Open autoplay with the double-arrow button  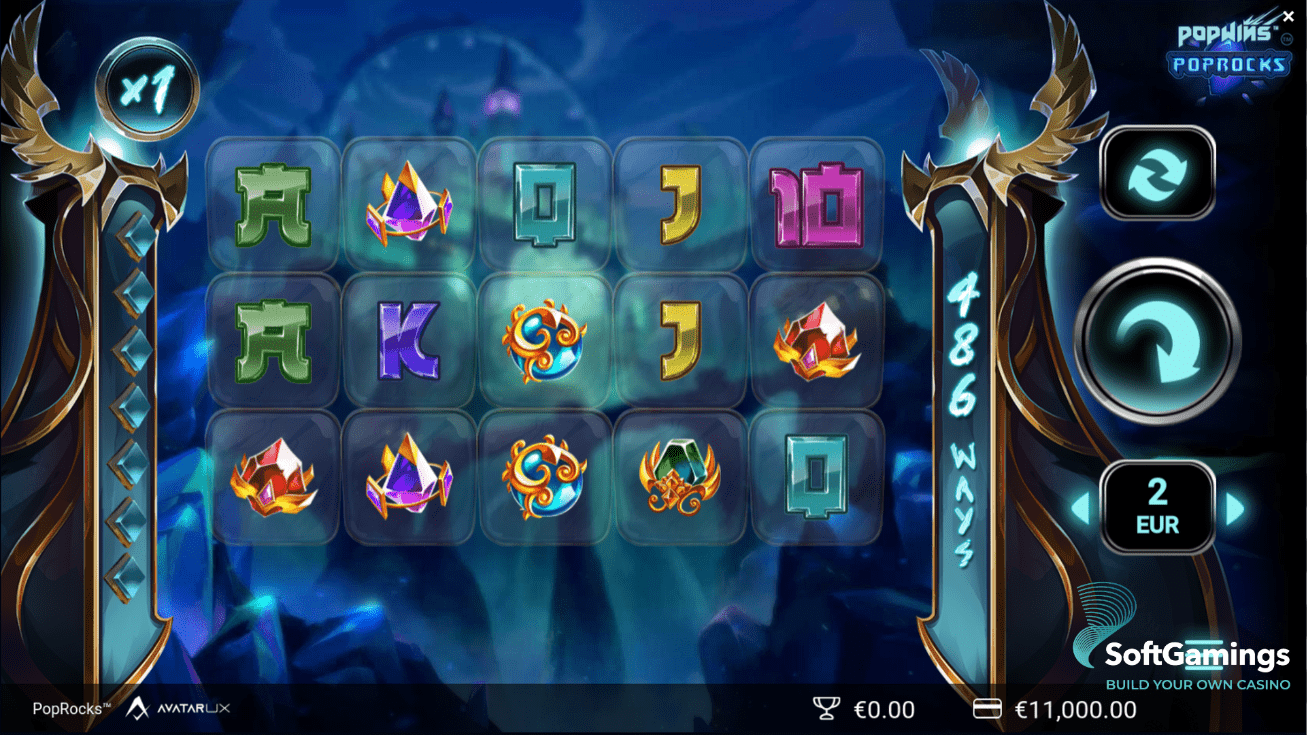[1157, 173]
